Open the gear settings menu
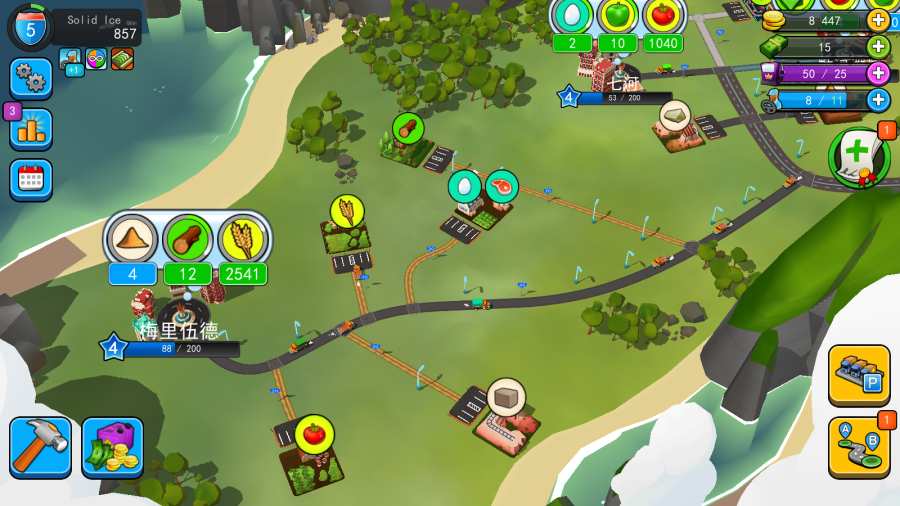 pos(31,78)
